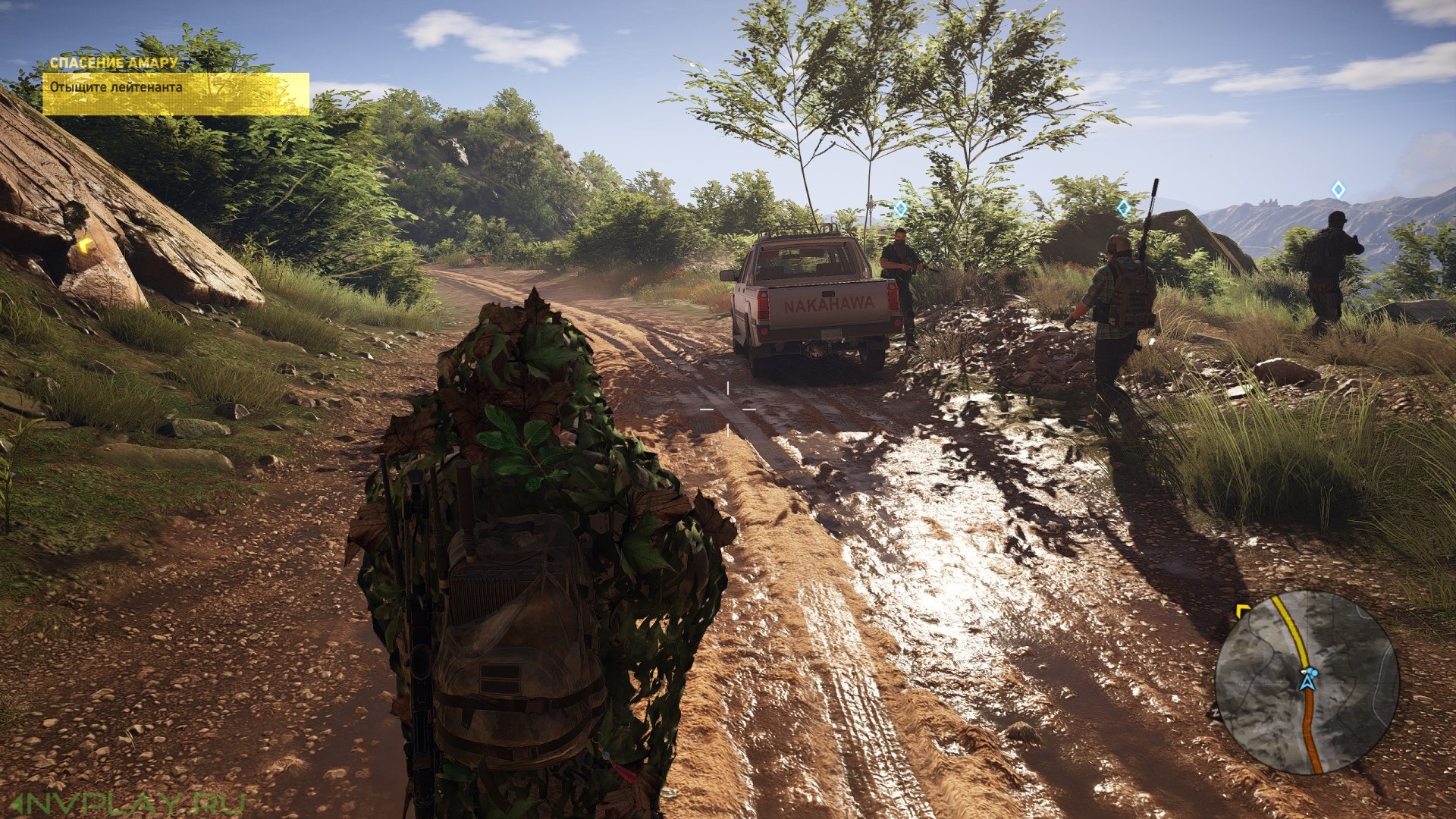Open the circular minimap
The height and width of the screenshot is (819, 1456).
1307,682
